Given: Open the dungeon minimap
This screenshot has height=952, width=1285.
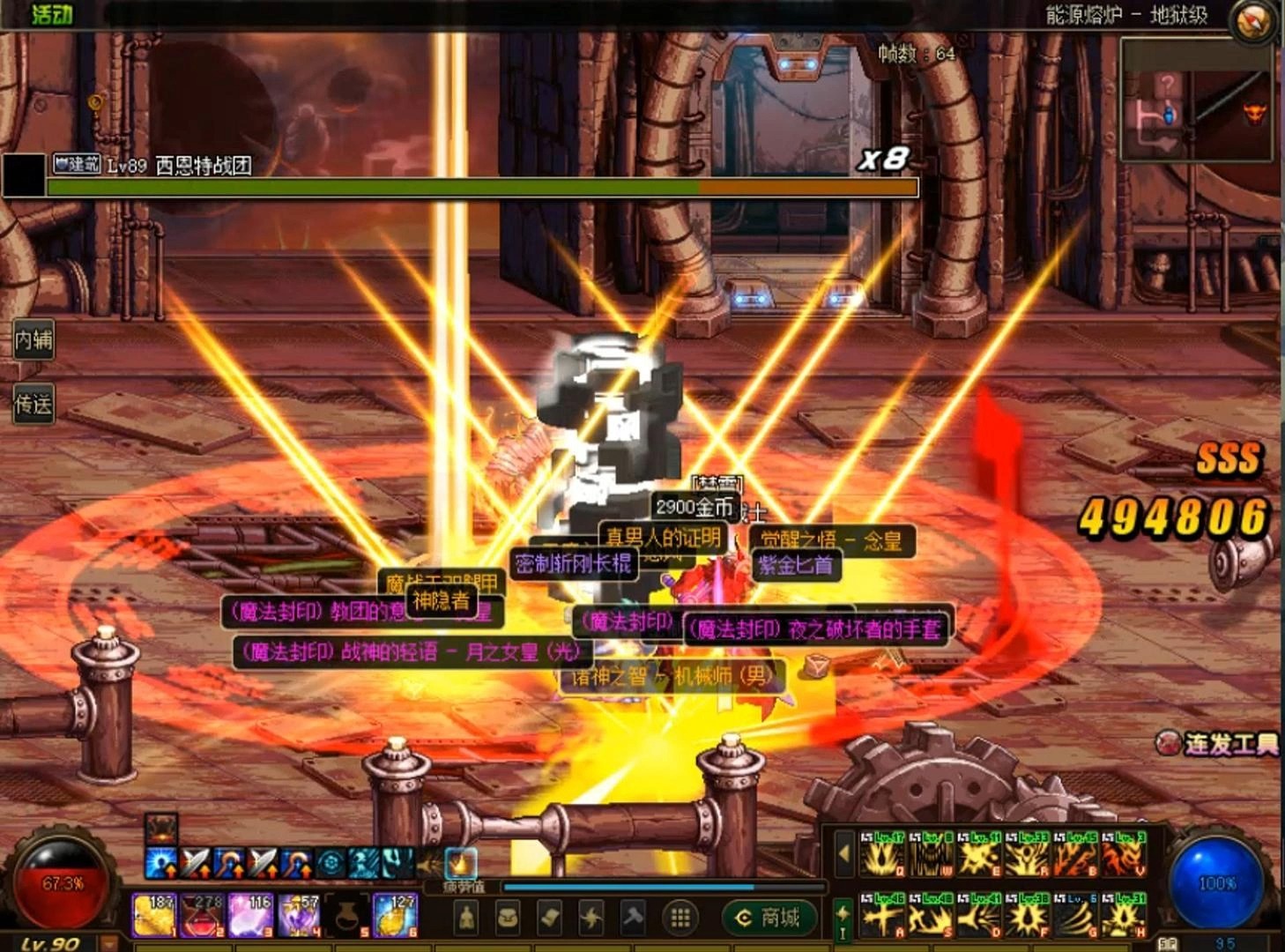Looking at the screenshot, I should pyautogui.click(x=1196, y=101).
